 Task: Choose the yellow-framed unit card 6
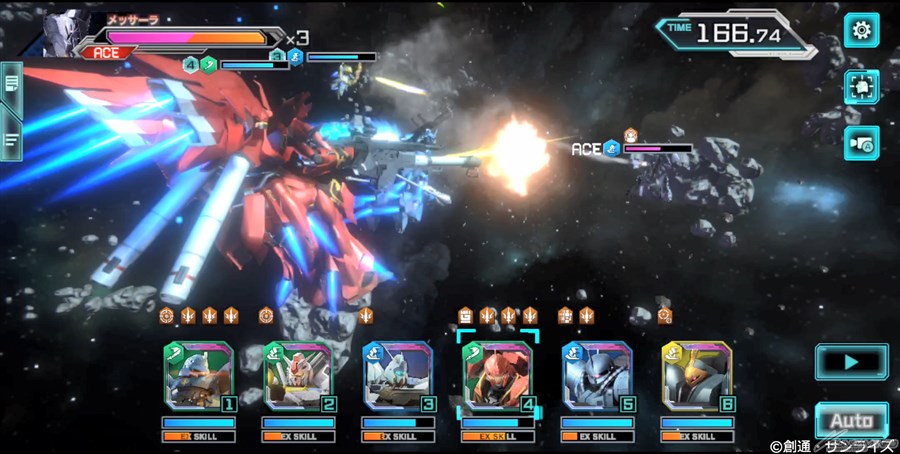coord(697,376)
